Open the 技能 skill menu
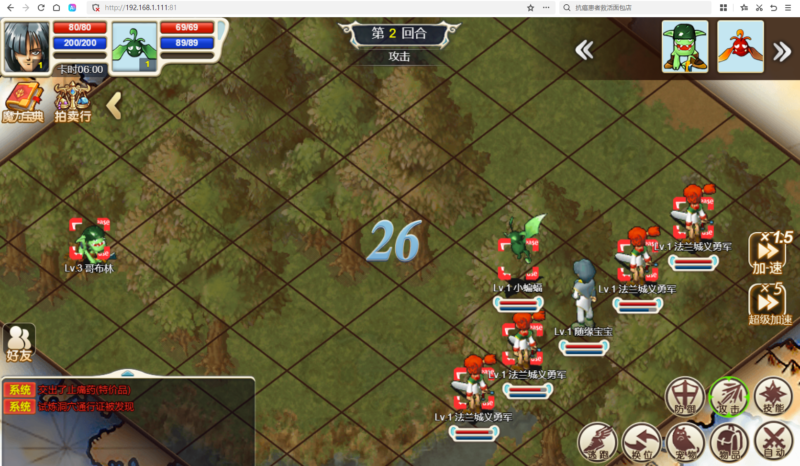The image size is (800, 466). pos(772,397)
